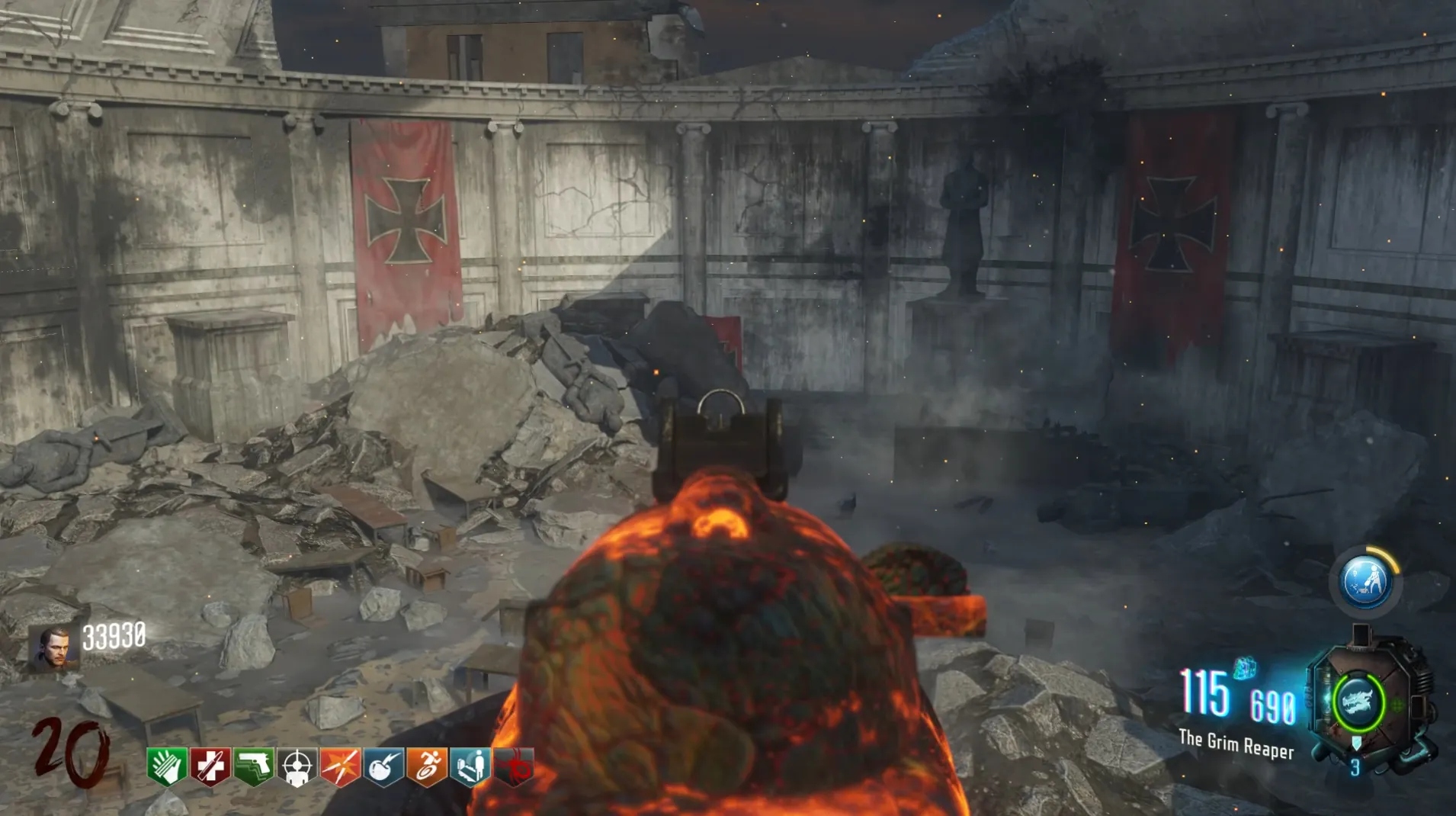Choose the teal Widow's Wine perk icon
1456x816 pixels.
coord(471,766)
